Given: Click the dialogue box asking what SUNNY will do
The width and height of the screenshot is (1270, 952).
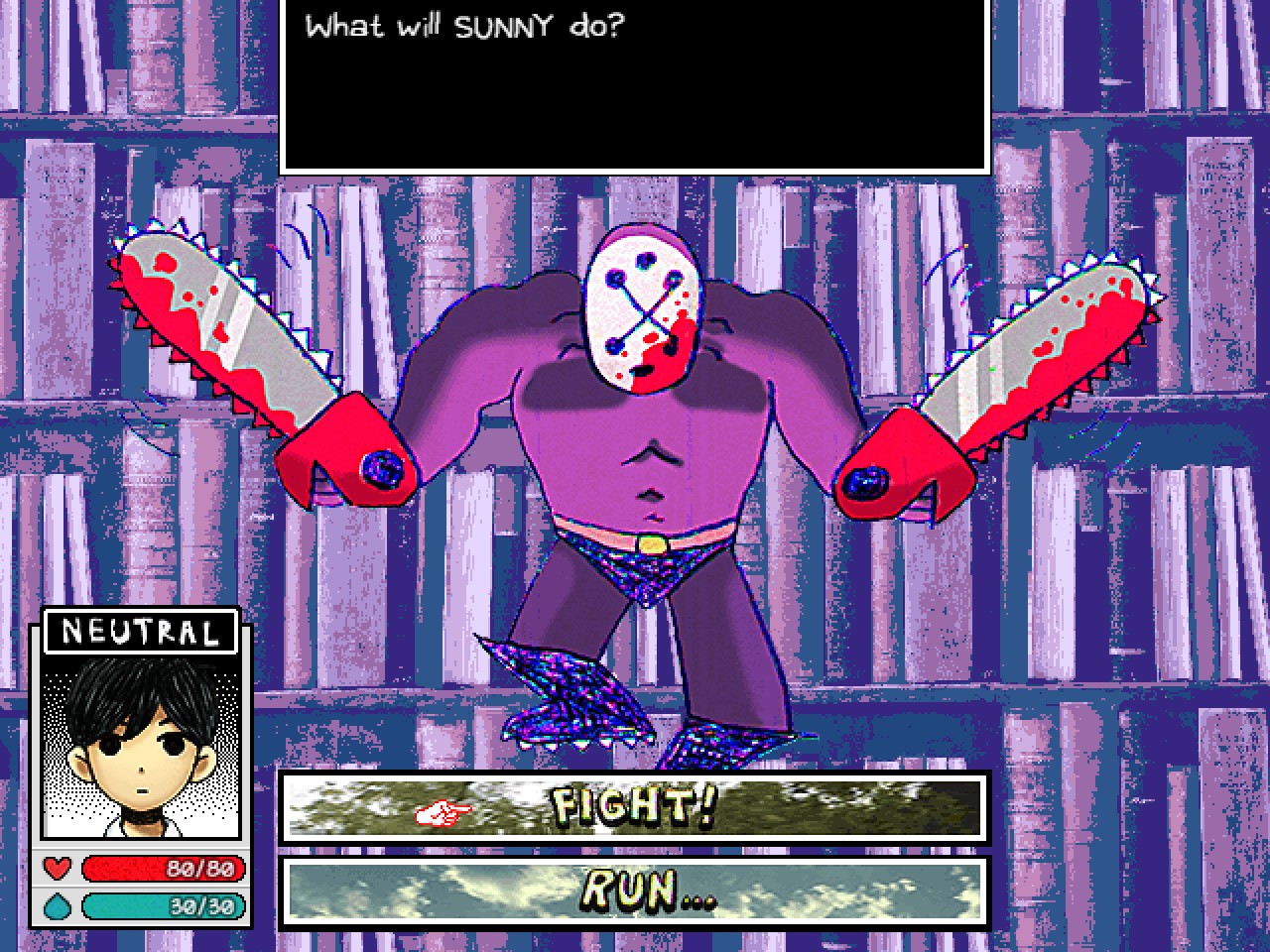Looking at the screenshot, I should (x=635, y=84).
